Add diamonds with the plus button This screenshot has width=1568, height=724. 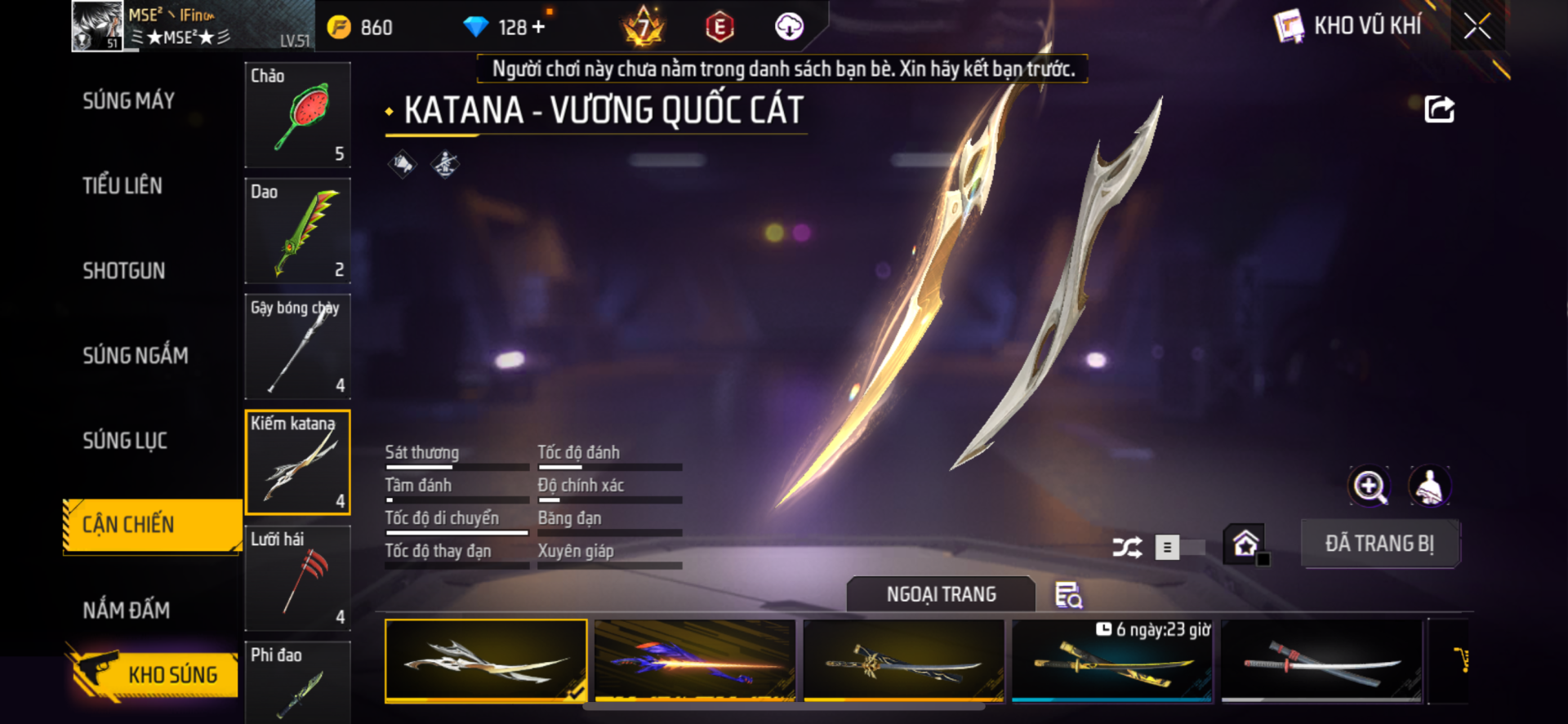point(538,27)
